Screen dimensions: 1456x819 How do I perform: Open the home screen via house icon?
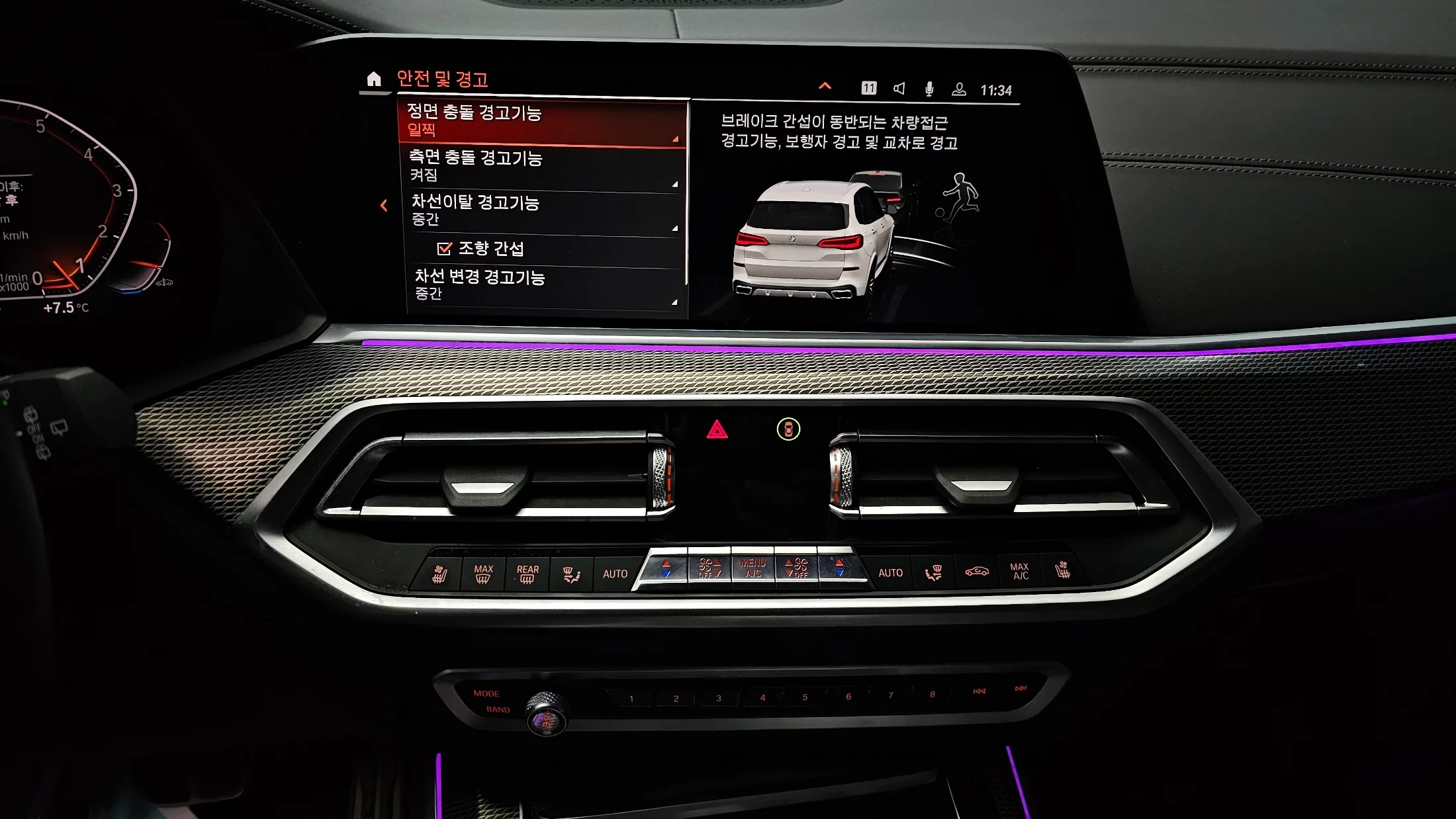[x=374, y=79]
